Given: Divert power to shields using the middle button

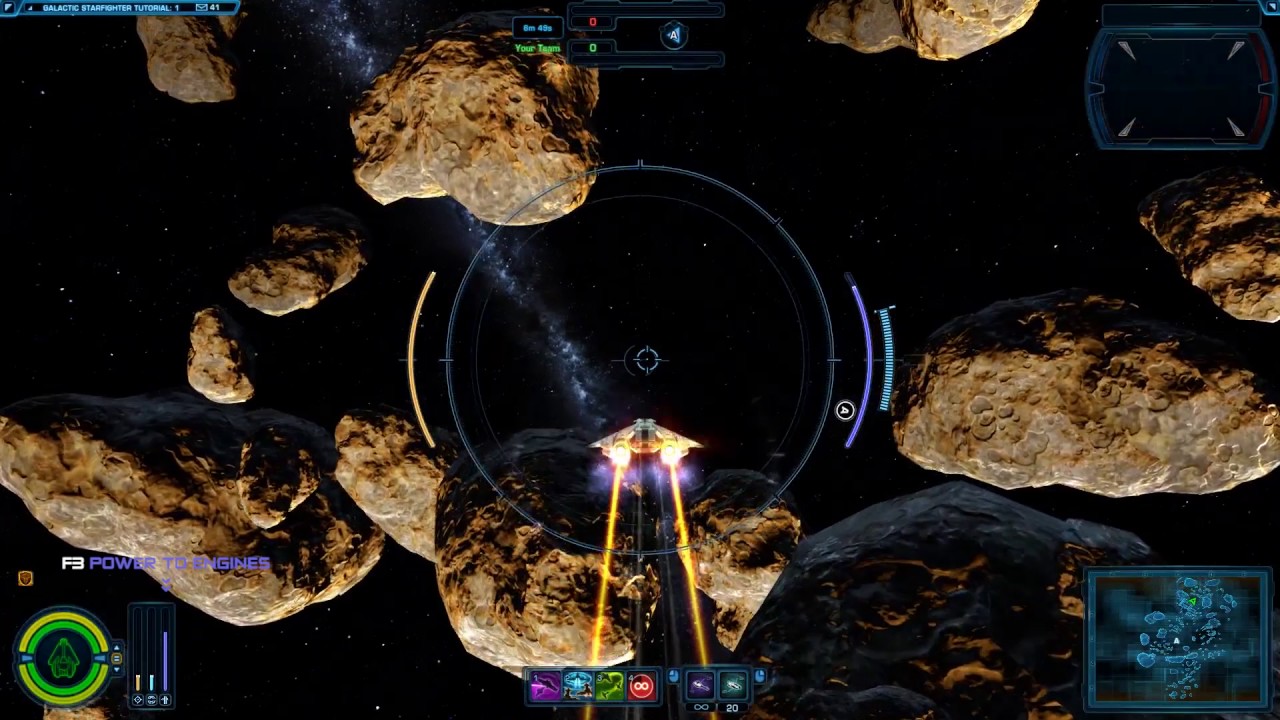Looking at the screenshot, I should 151,700.
